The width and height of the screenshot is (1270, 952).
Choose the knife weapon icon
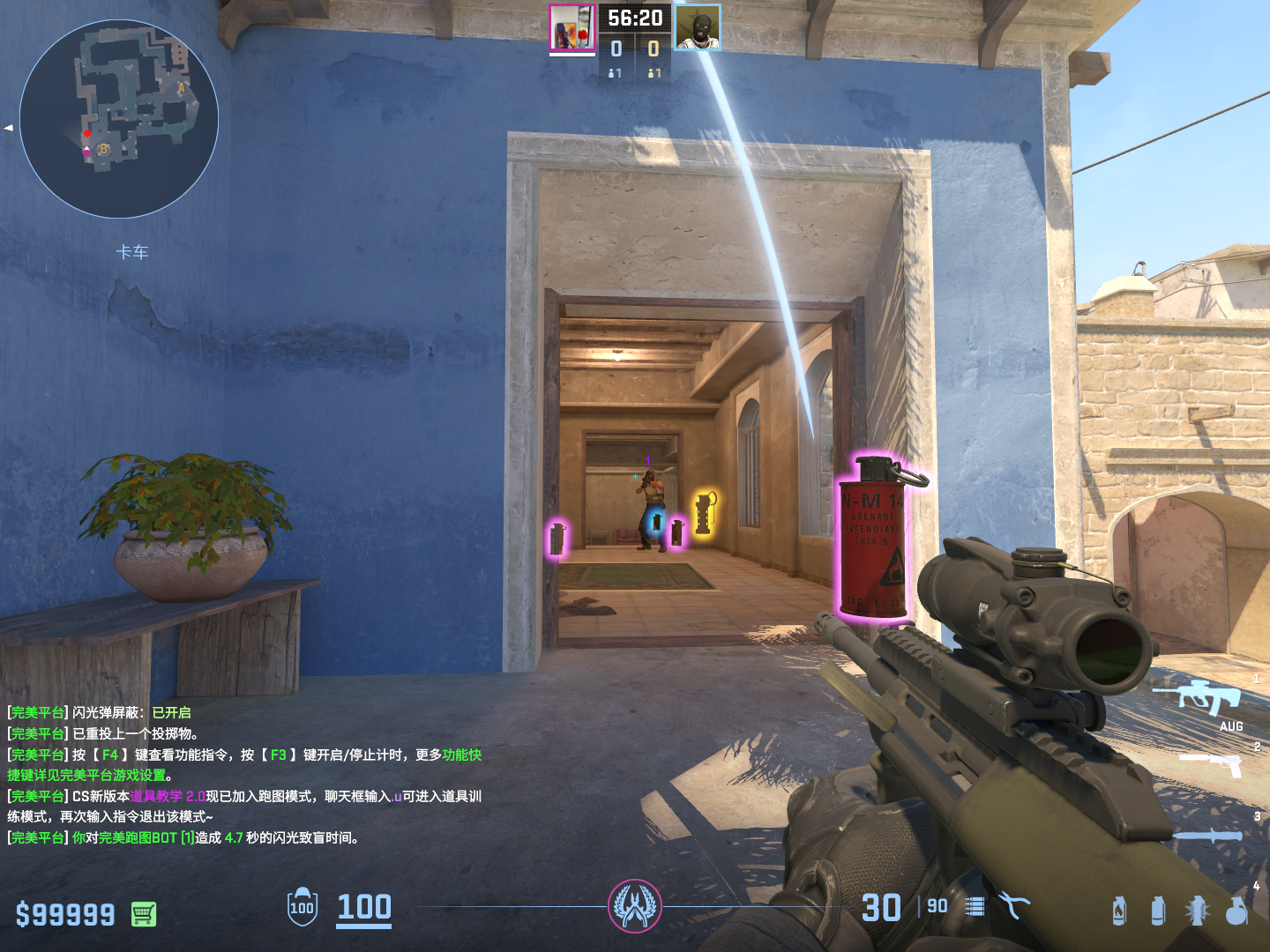pos(1209,836)
